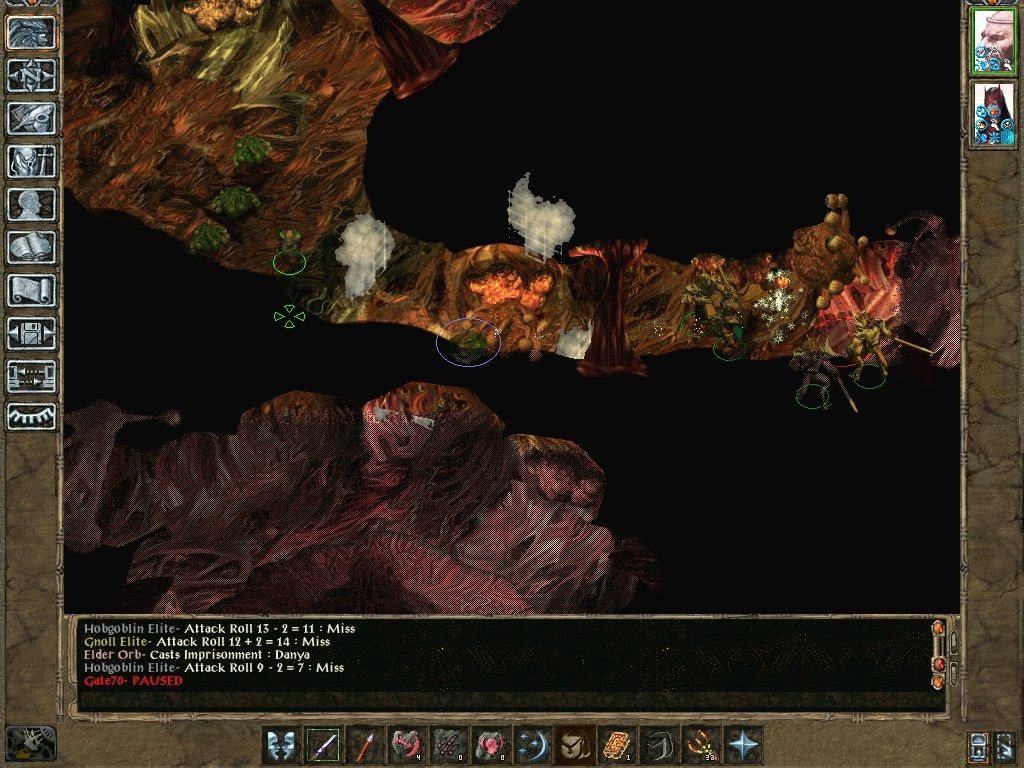Select the red-hooded character portrait
This screenshot has height=768, width=1024.
(x=993, y=114)
